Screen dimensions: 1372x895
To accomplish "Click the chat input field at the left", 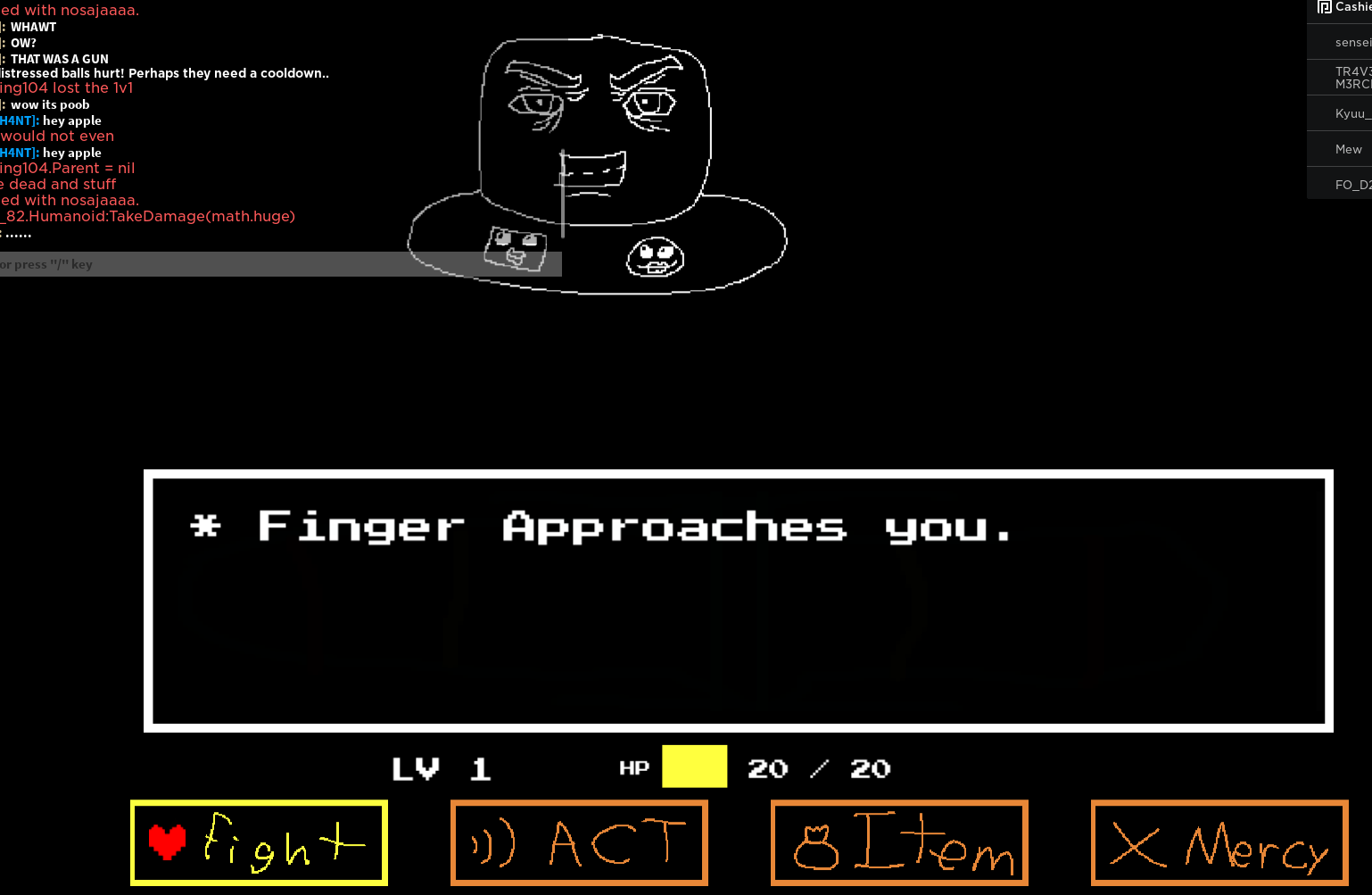I will (x=268, y=263).
